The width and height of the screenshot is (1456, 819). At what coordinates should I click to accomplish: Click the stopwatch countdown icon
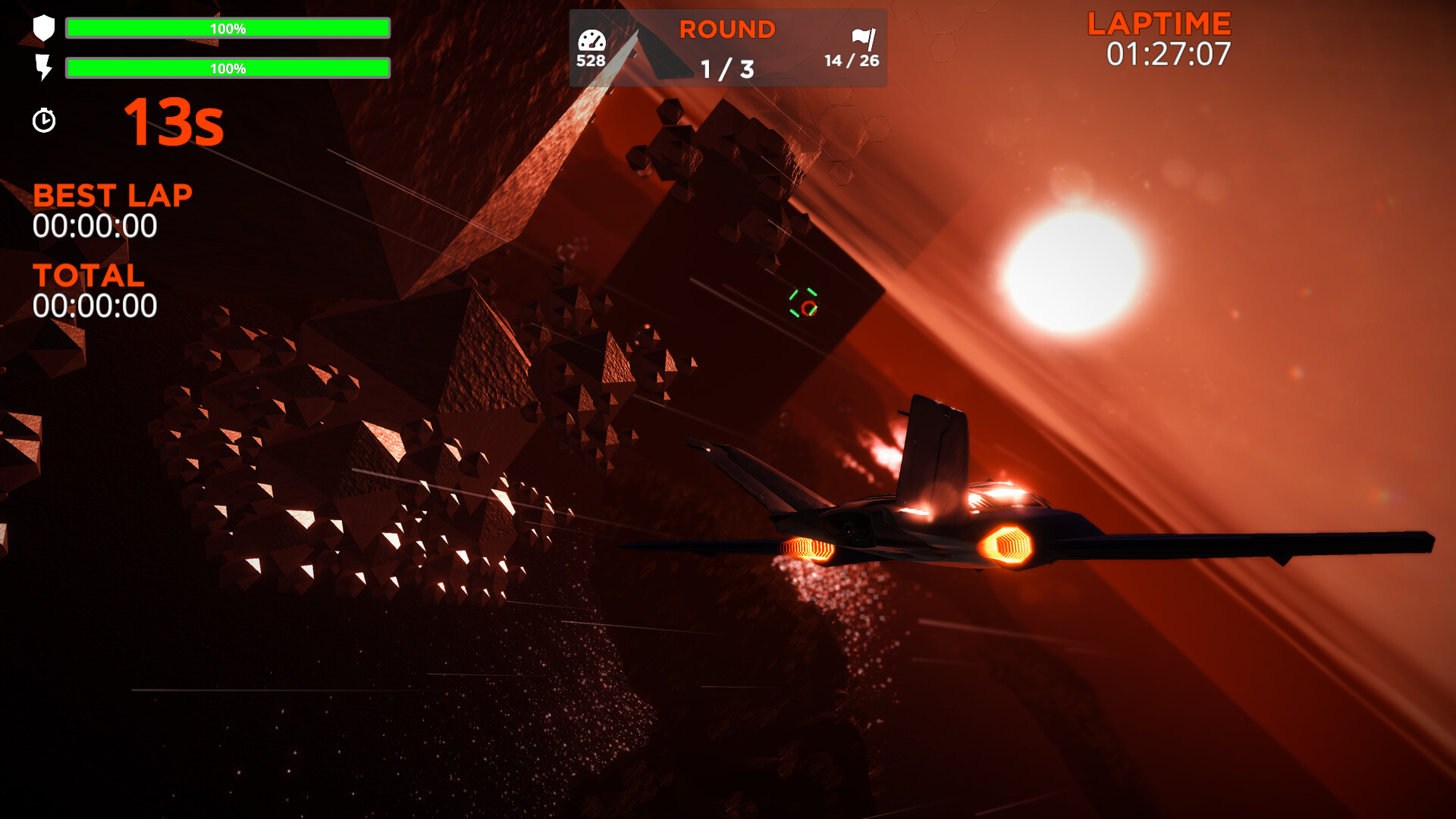pyautogui.click(x=44, y=120)
